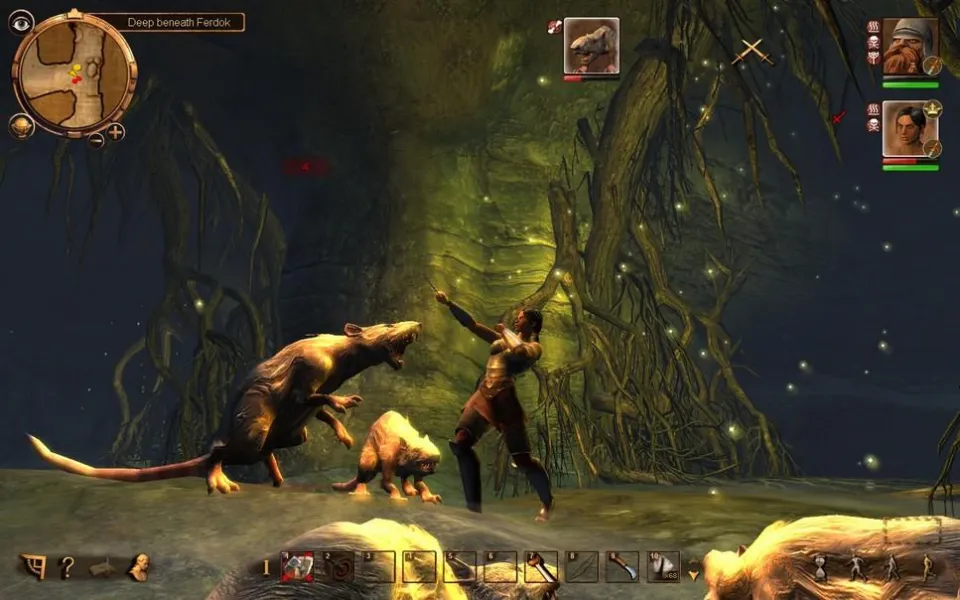Use the tenth quickslot item
960x600 pixels.
coord(662,567)
